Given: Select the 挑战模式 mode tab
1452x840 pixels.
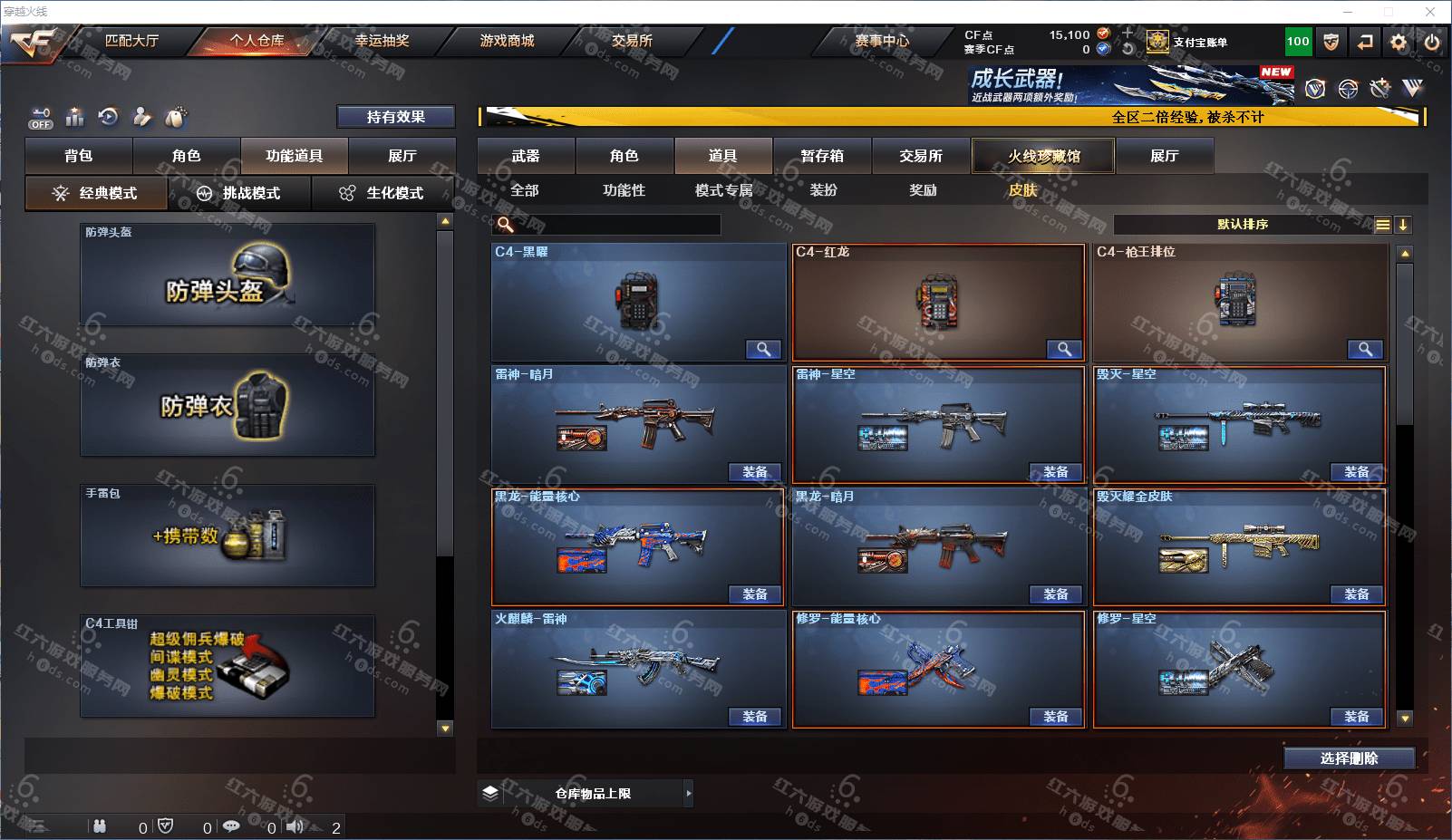Looking at the screenshot, I should [x=239, y=193].
